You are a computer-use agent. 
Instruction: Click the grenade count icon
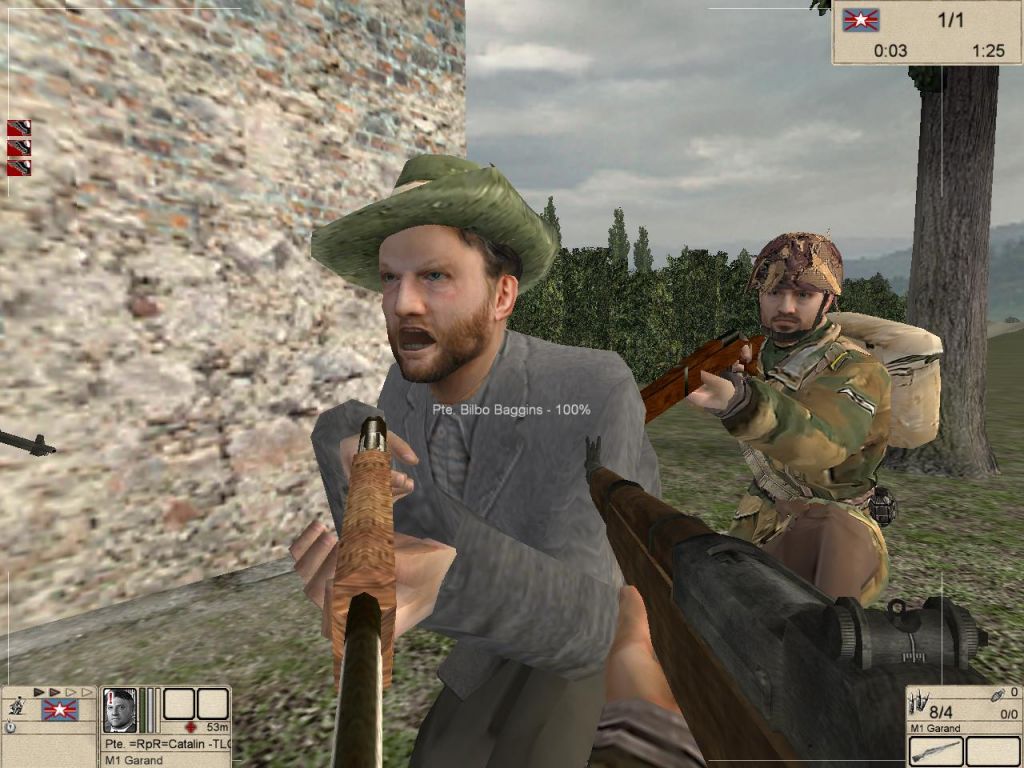point(997,694)
